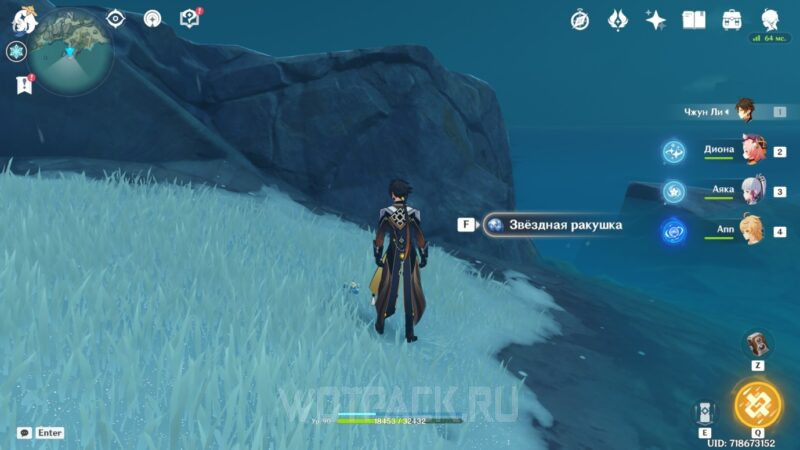Switch to party member Аяка

pyautogui.click(x=750, y=189)
